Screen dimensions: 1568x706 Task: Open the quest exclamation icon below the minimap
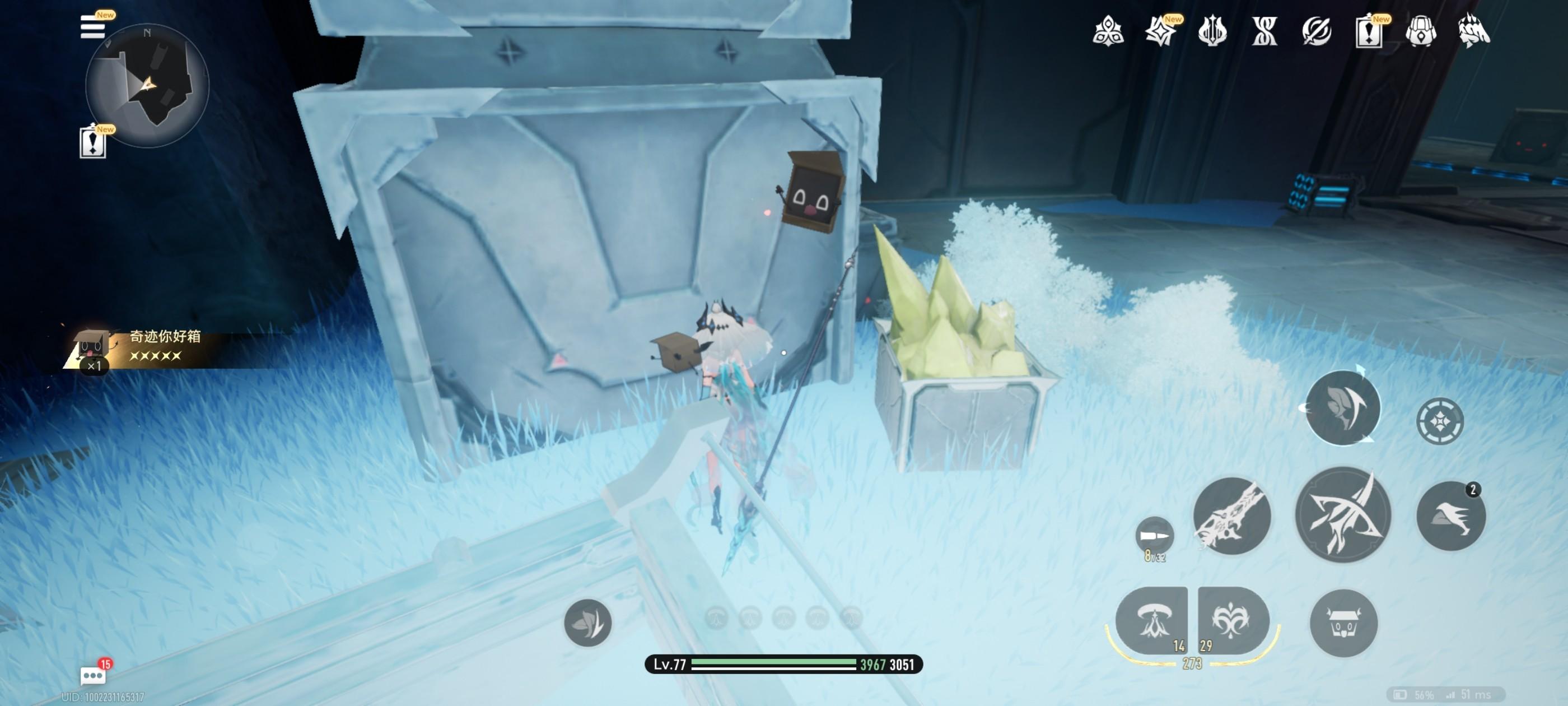[92, 142]
